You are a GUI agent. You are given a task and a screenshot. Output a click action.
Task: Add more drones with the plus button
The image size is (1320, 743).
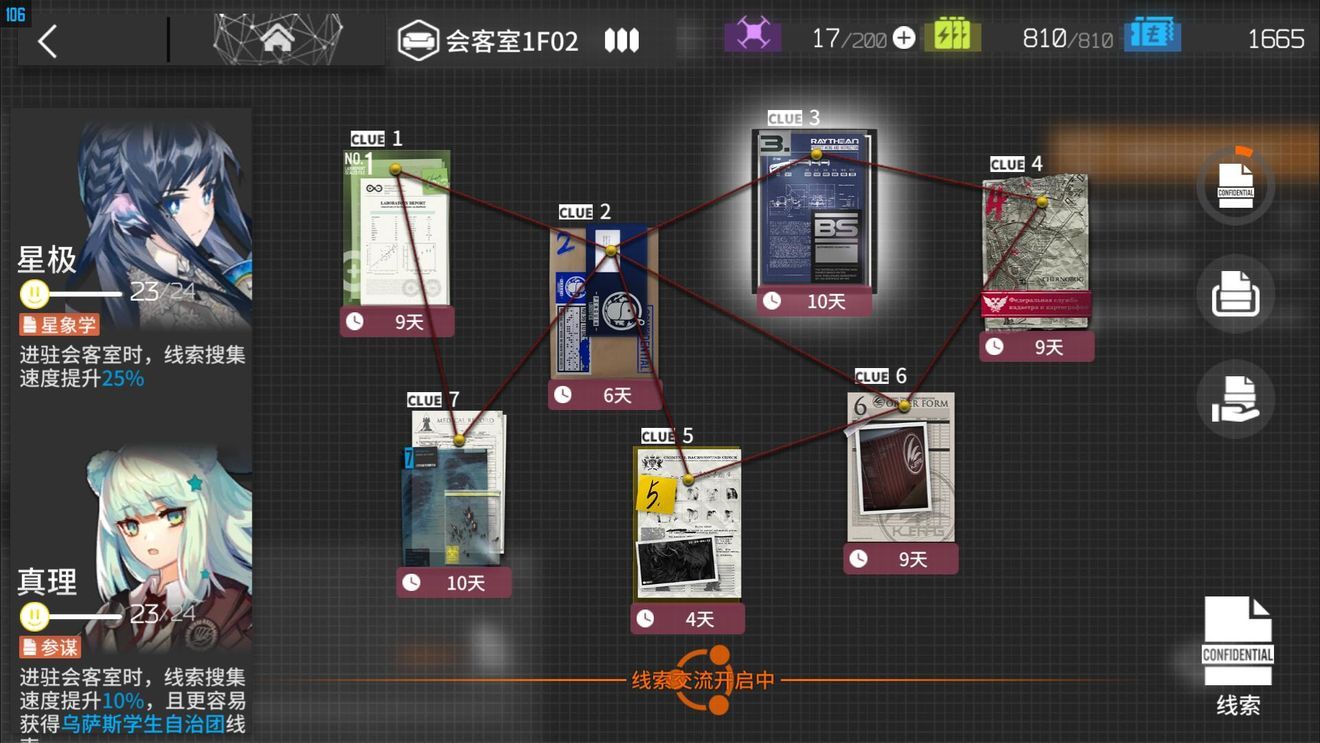click(904, 39)
